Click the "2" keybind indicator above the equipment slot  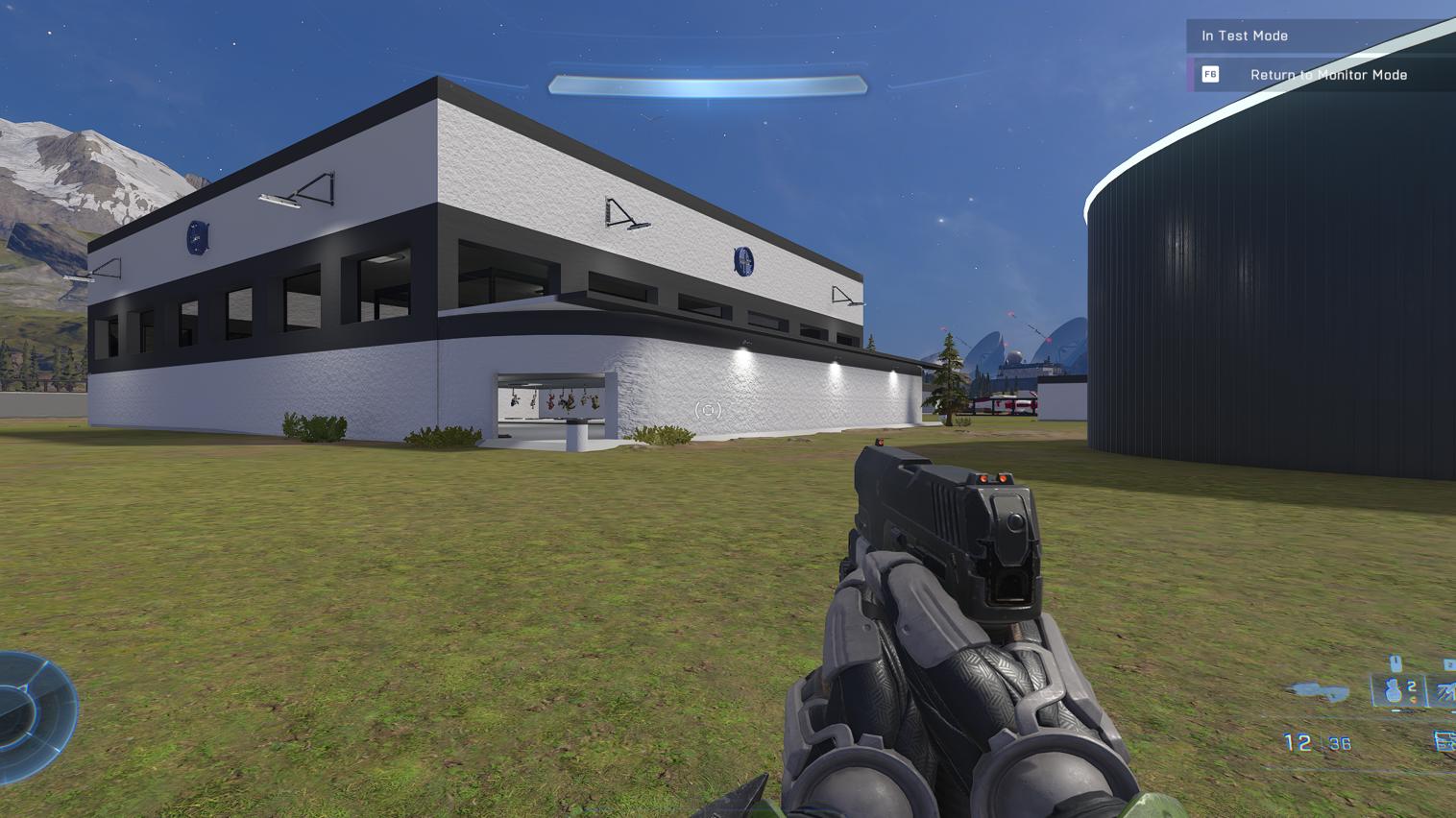point(1449,663)
